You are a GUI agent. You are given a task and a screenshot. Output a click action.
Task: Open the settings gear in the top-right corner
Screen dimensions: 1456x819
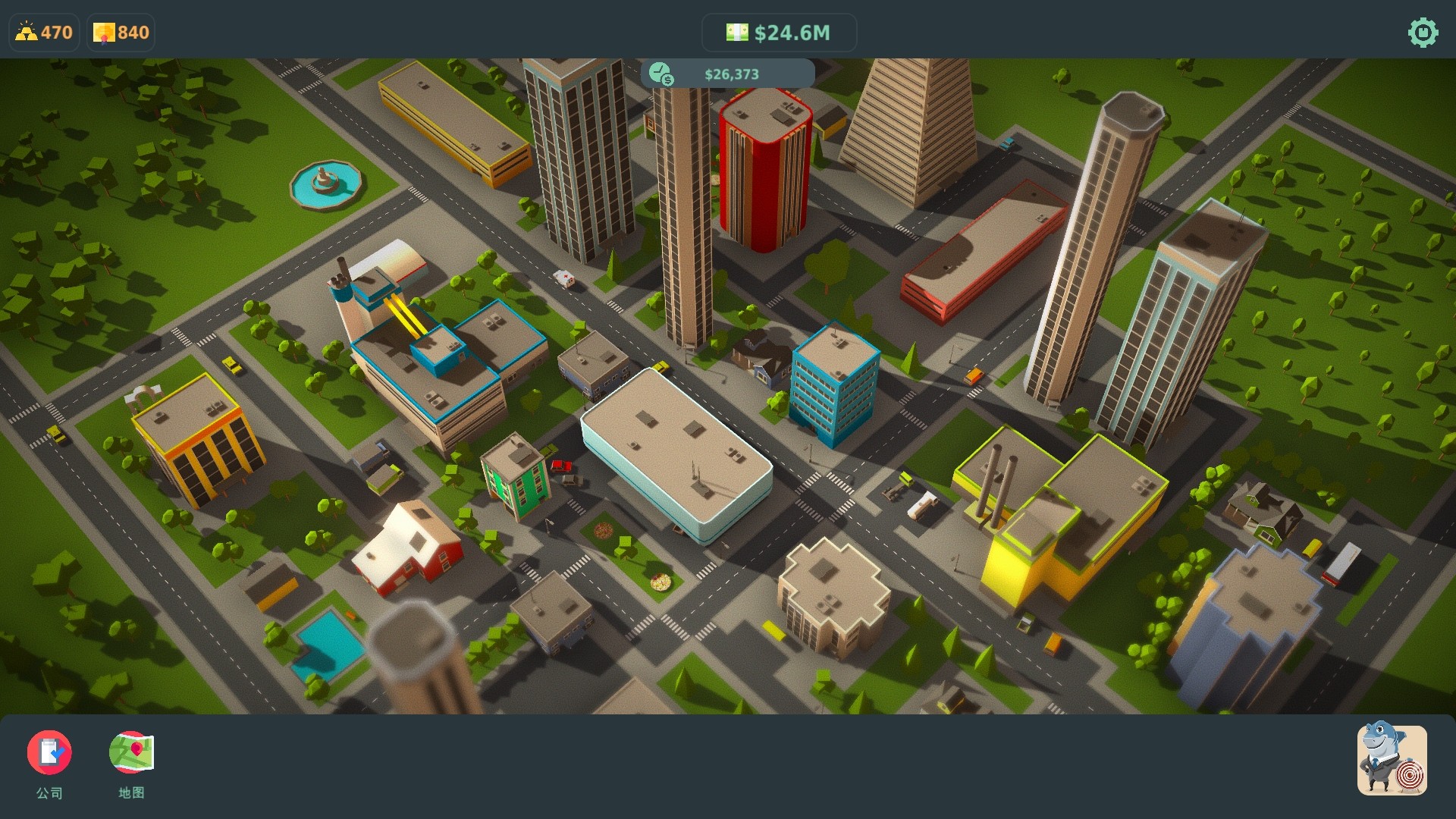(x=1422, y=33)
